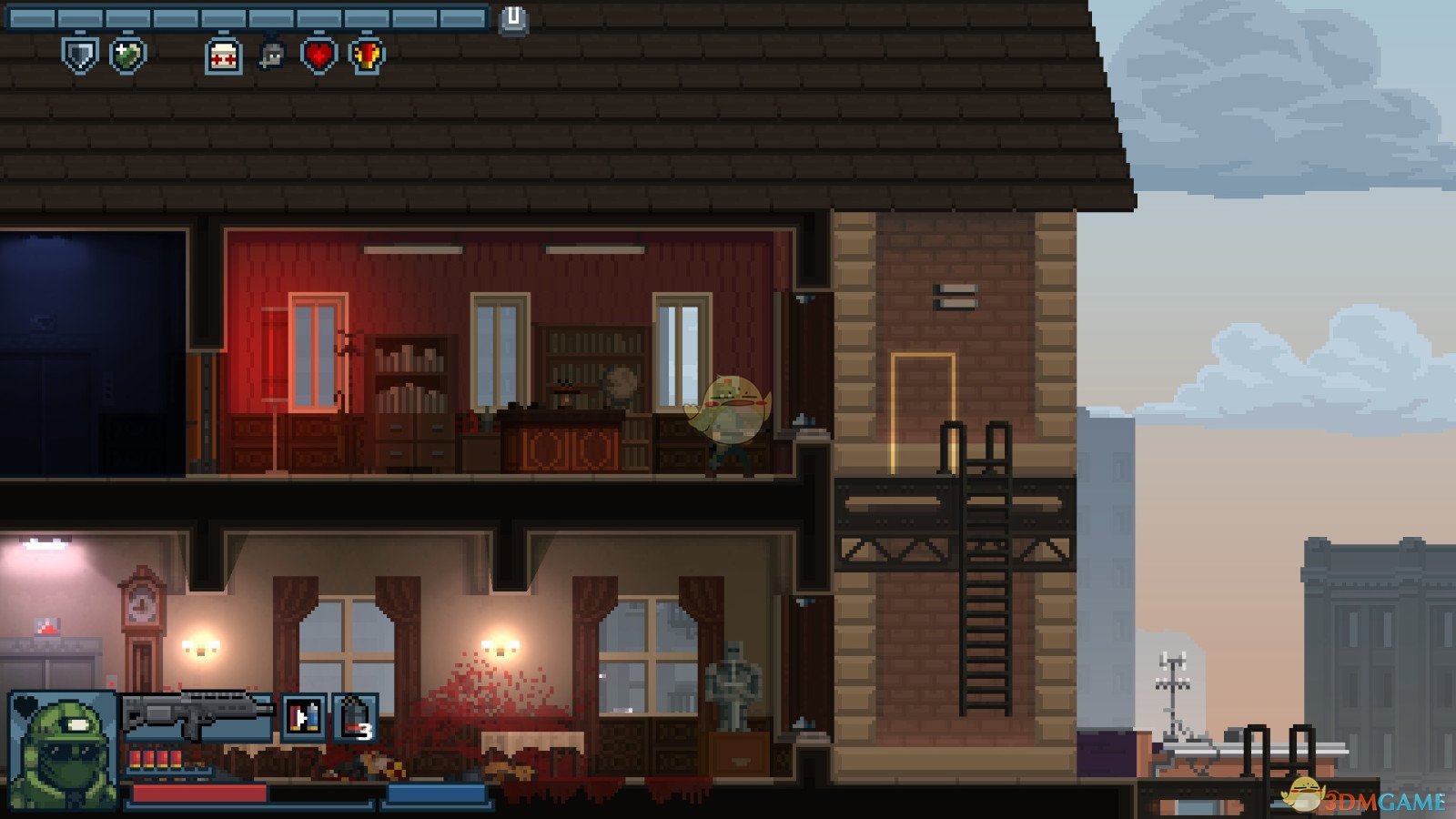This screenshot has width=1456, height=819.
Task: Click the grey shield armor icon
Action: pyautogui.click(x=79, y=55)
